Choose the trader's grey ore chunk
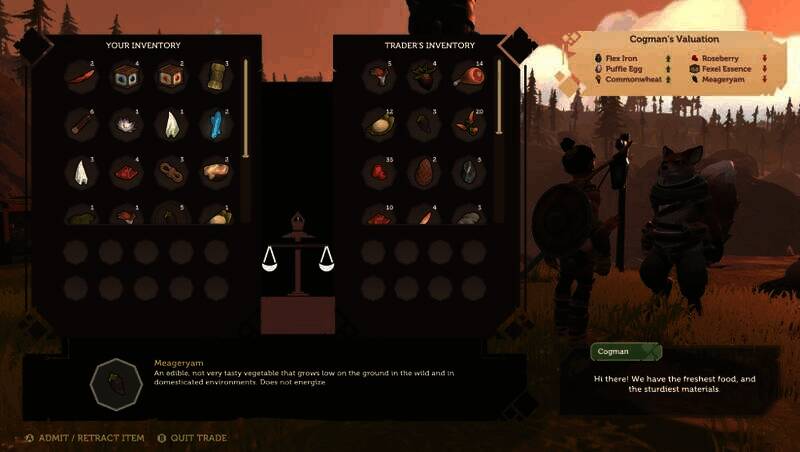 pyautogui.click(x=468, y=172)
